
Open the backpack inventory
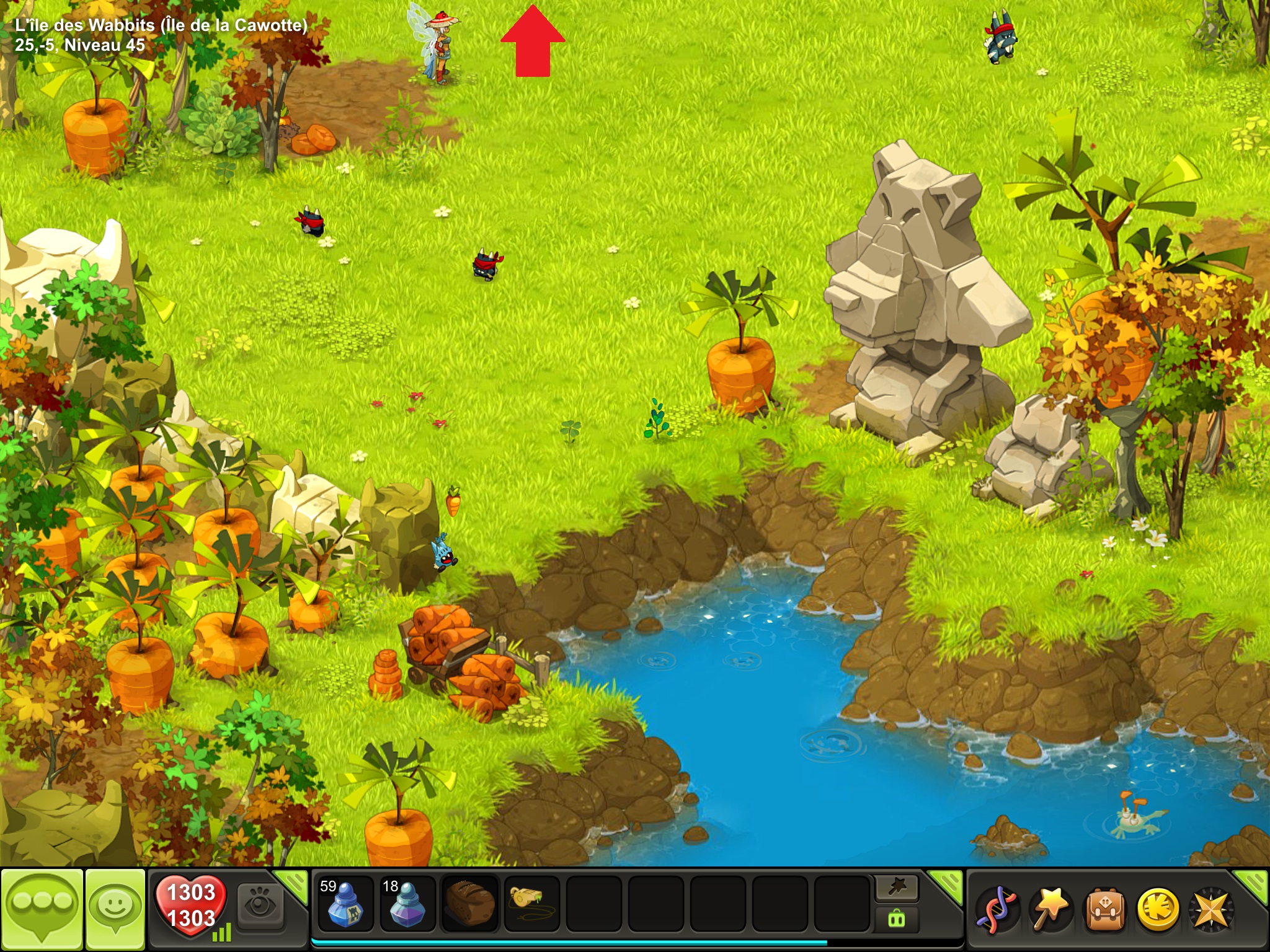tap(1104, 910)
